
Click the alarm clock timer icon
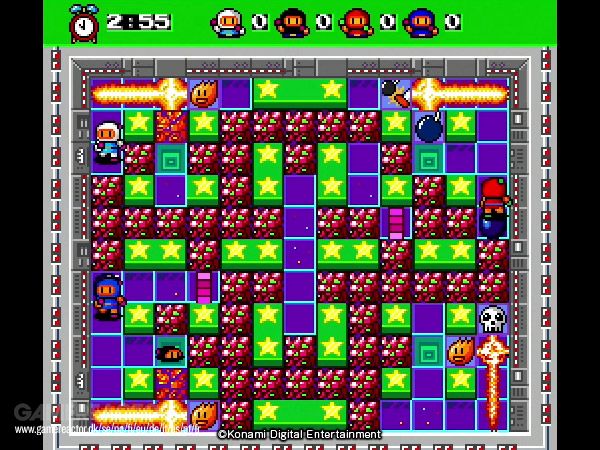click(x=84, y=21)
